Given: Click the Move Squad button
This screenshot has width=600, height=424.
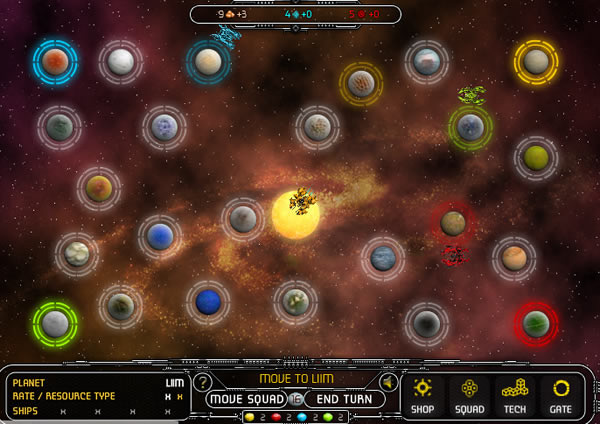Looking at the screenshot, I should (x=246, y=398).
